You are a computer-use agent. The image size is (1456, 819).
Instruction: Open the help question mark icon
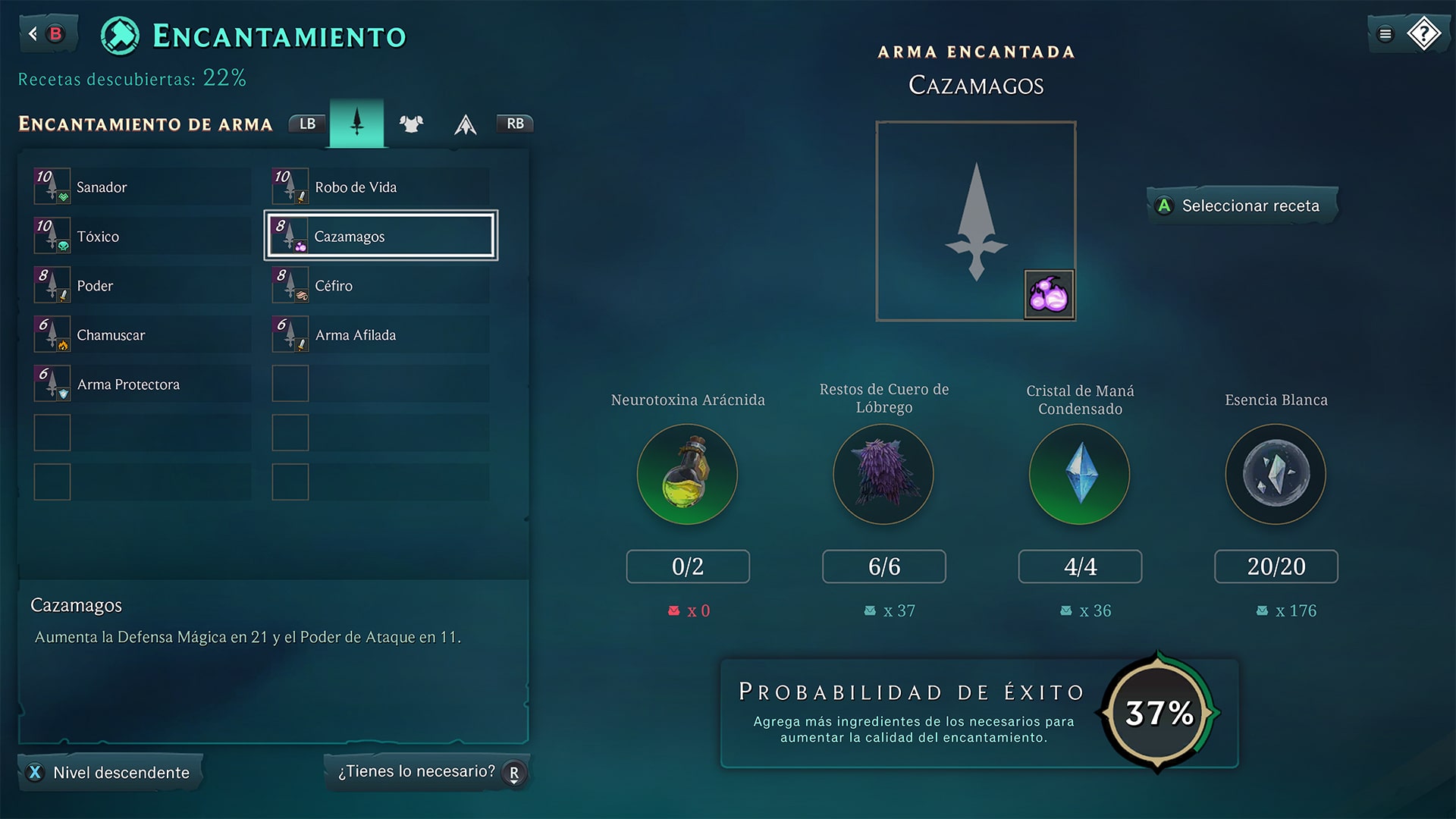pyautogui.click(x=1423, y=33)
